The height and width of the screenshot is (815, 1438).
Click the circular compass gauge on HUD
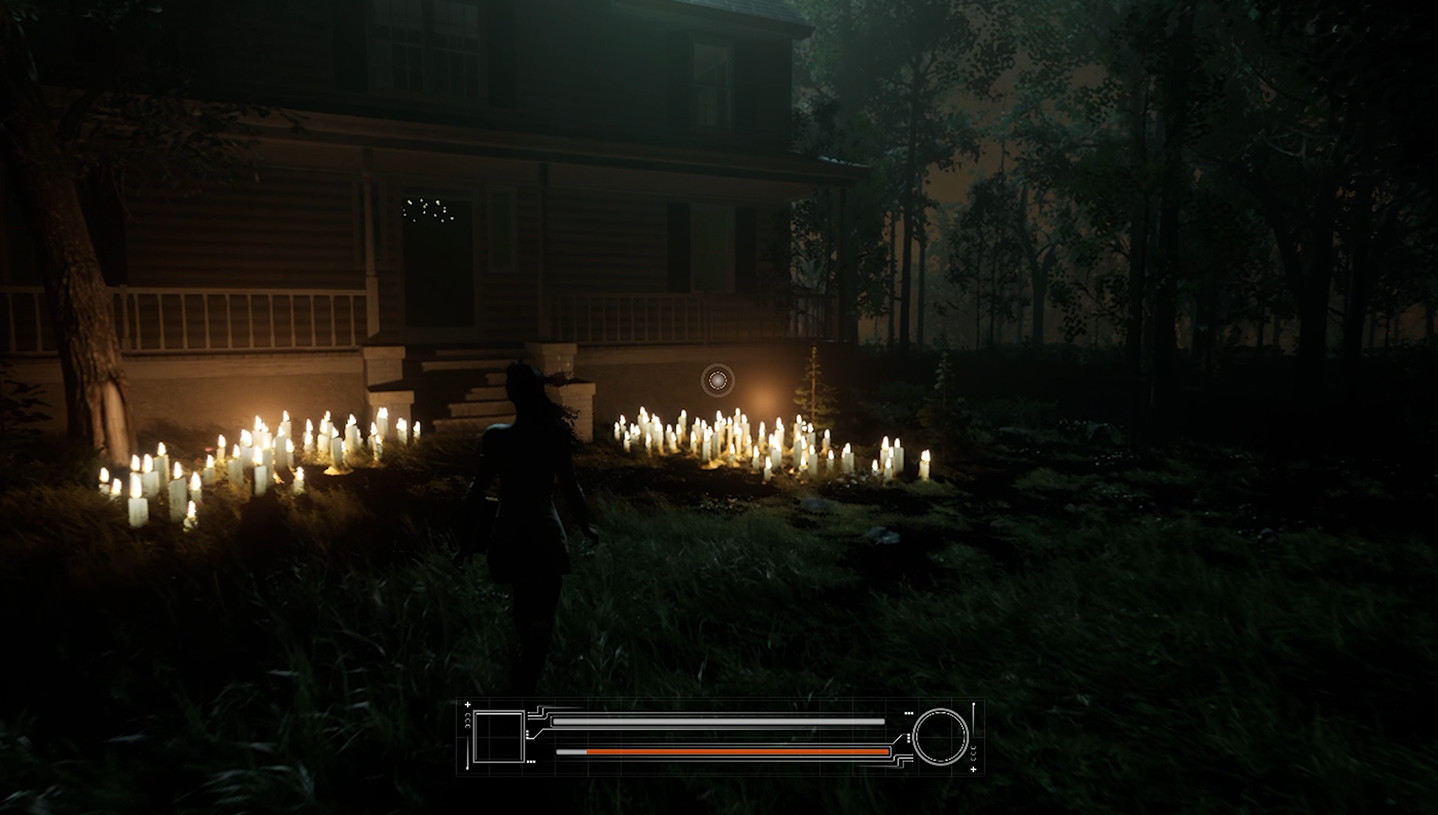[x=938, y=737]
